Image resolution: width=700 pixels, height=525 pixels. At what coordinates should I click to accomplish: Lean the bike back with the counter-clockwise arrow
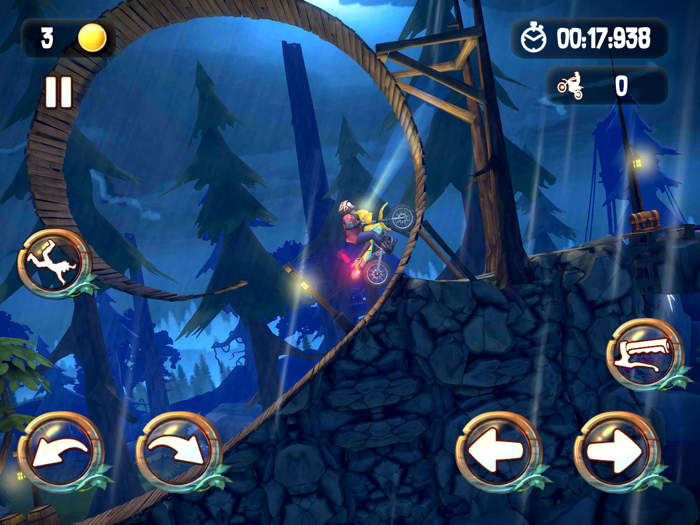point(57,450)
